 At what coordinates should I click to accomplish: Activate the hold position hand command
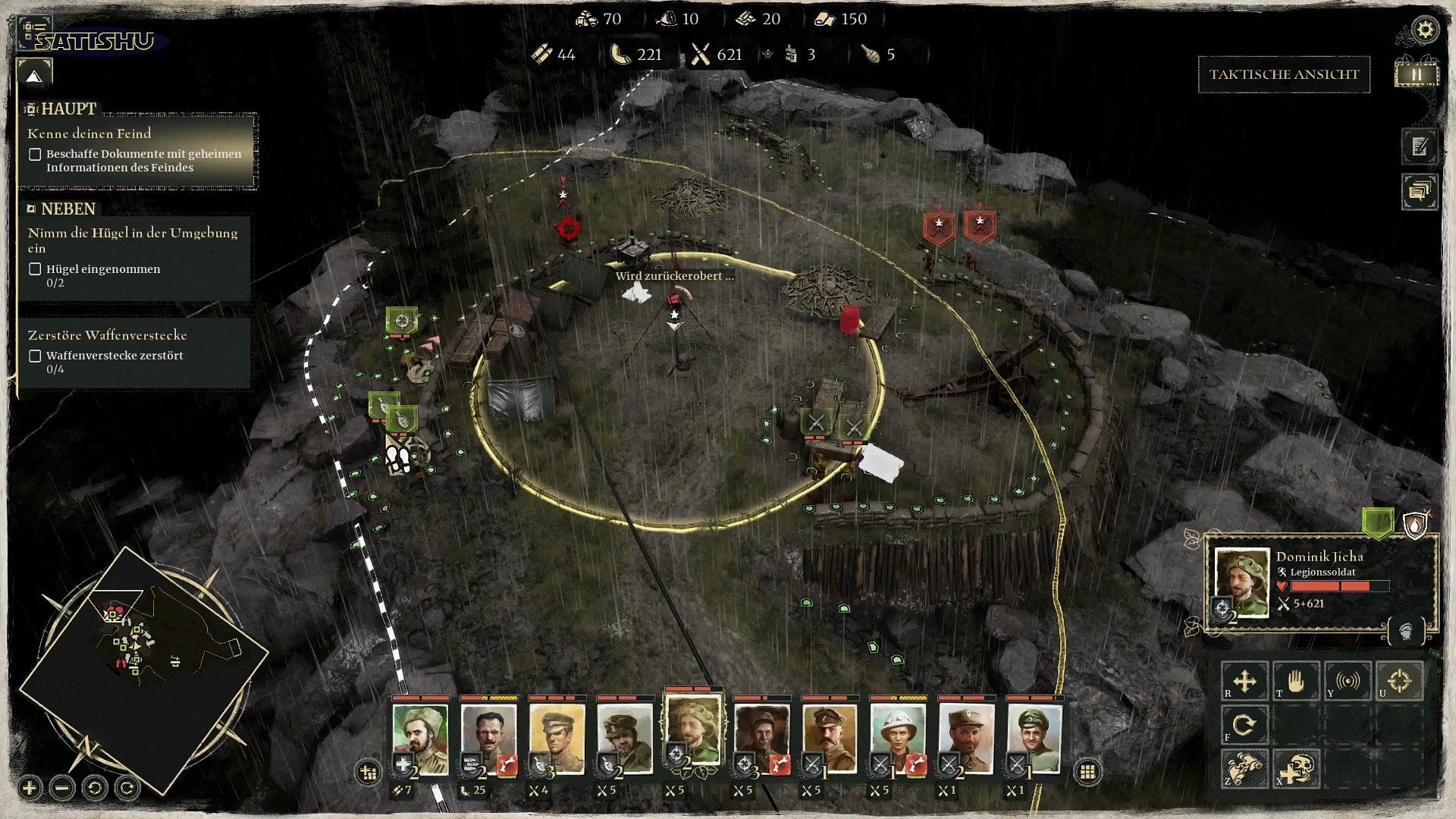(x=1295, y=681)
